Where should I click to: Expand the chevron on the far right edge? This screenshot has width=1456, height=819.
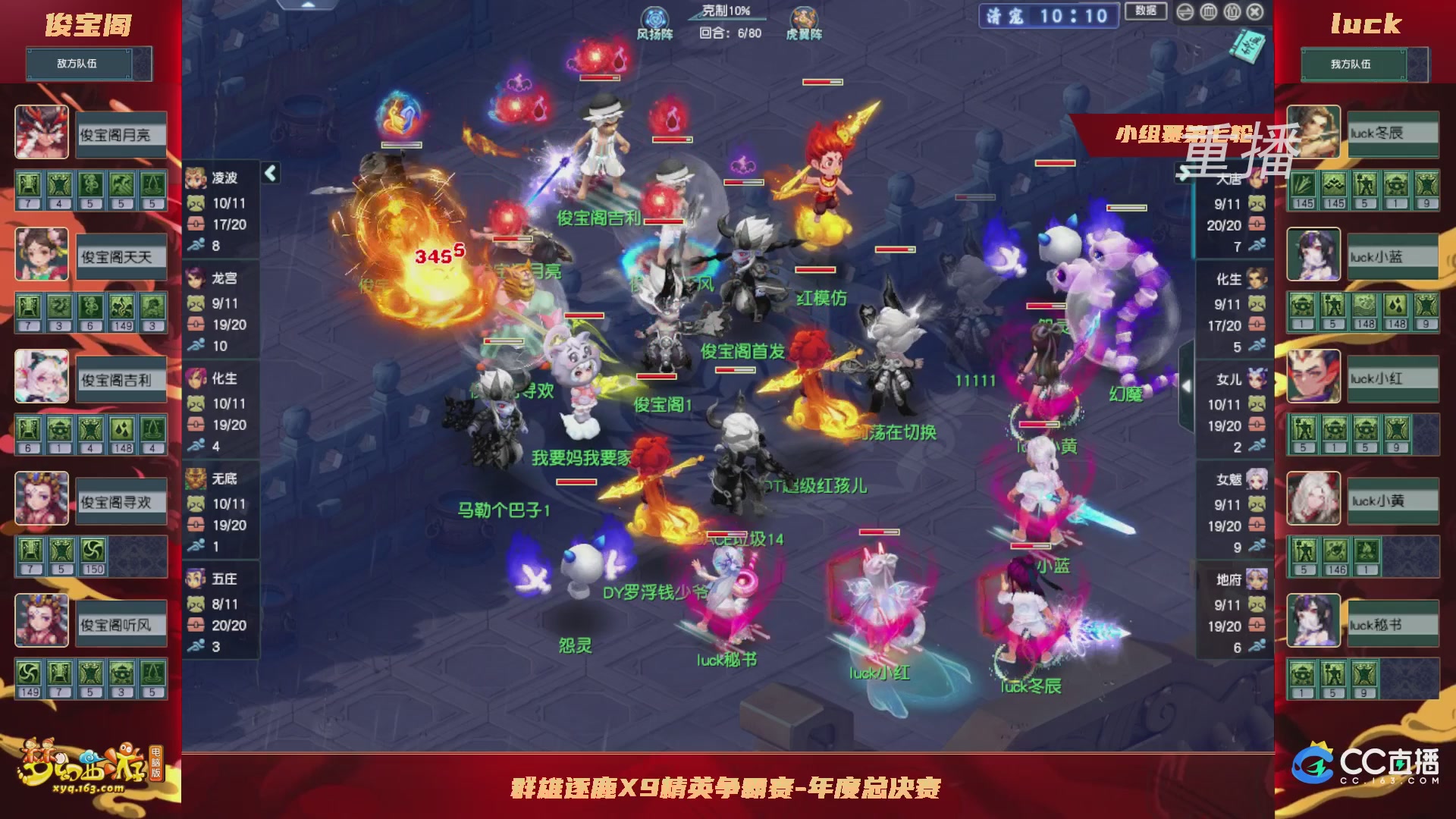click(1188, 384)
